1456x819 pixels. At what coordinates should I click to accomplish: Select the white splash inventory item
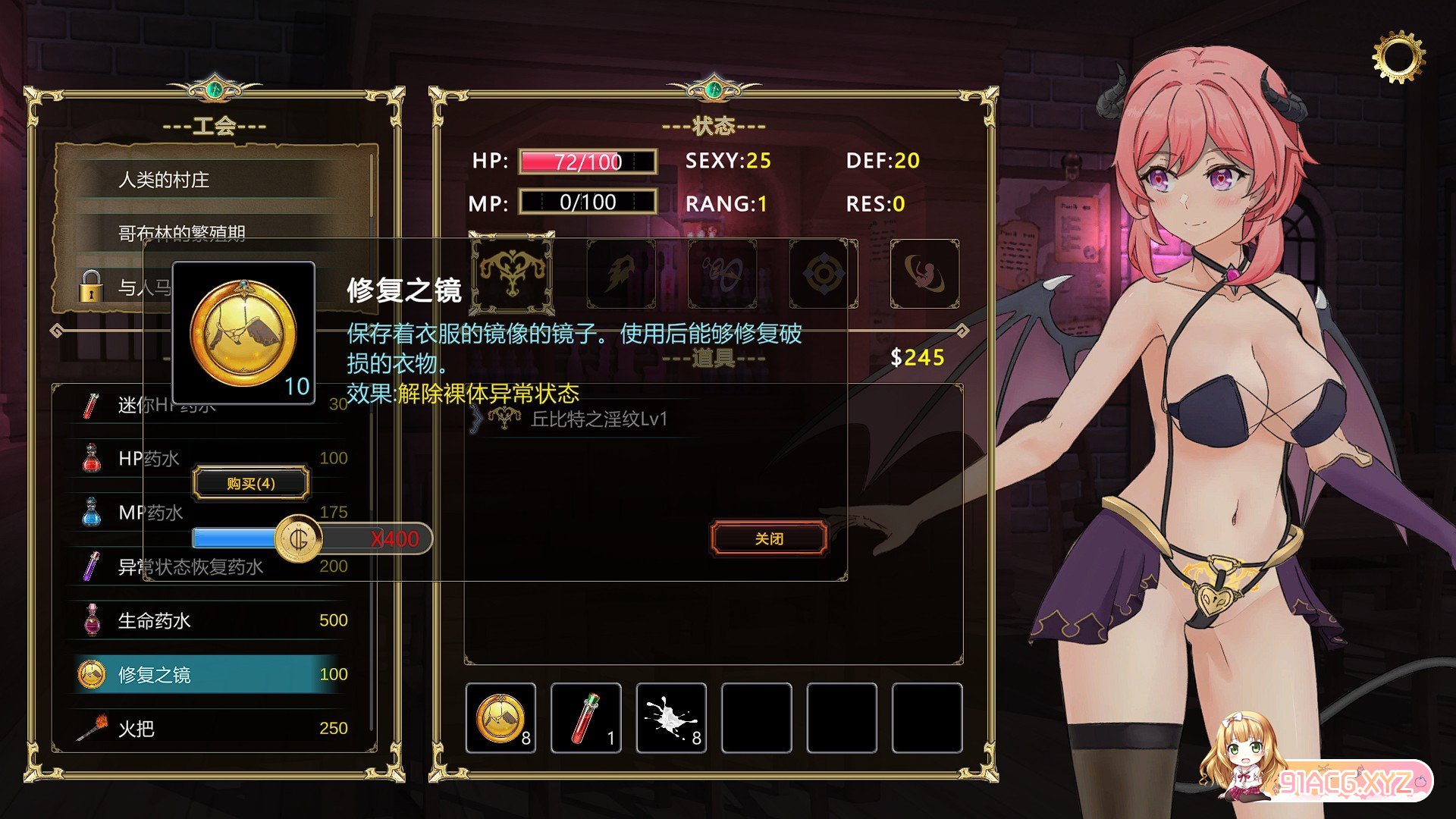[670, 717]
